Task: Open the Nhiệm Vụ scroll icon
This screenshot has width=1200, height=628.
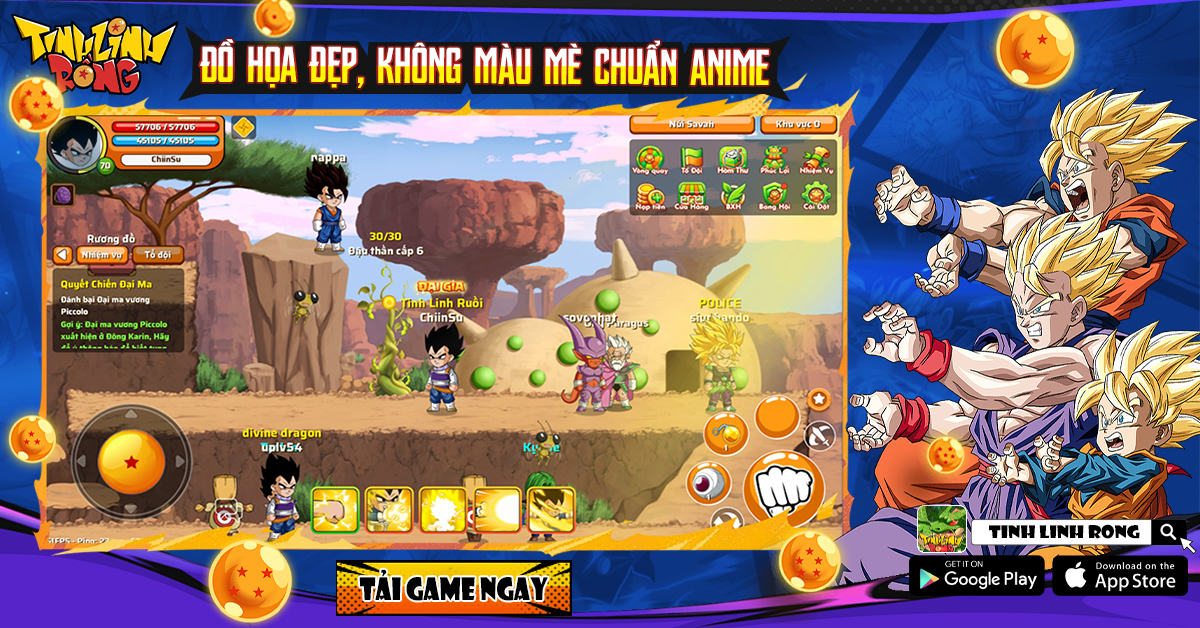Action: point(816,160)
